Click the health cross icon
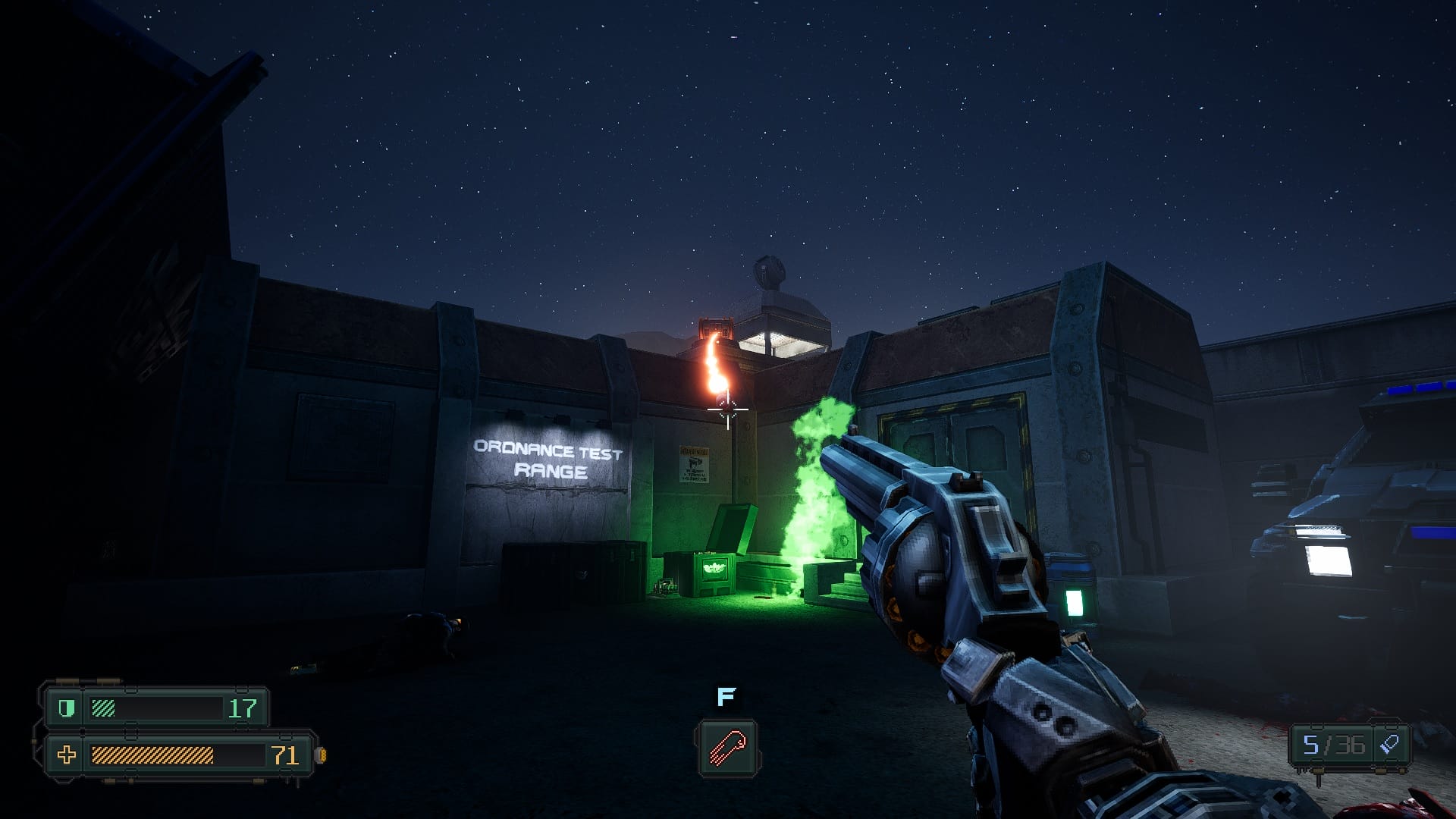The width and height of the screenshot is (1456, 819). [x=67, y=755]
